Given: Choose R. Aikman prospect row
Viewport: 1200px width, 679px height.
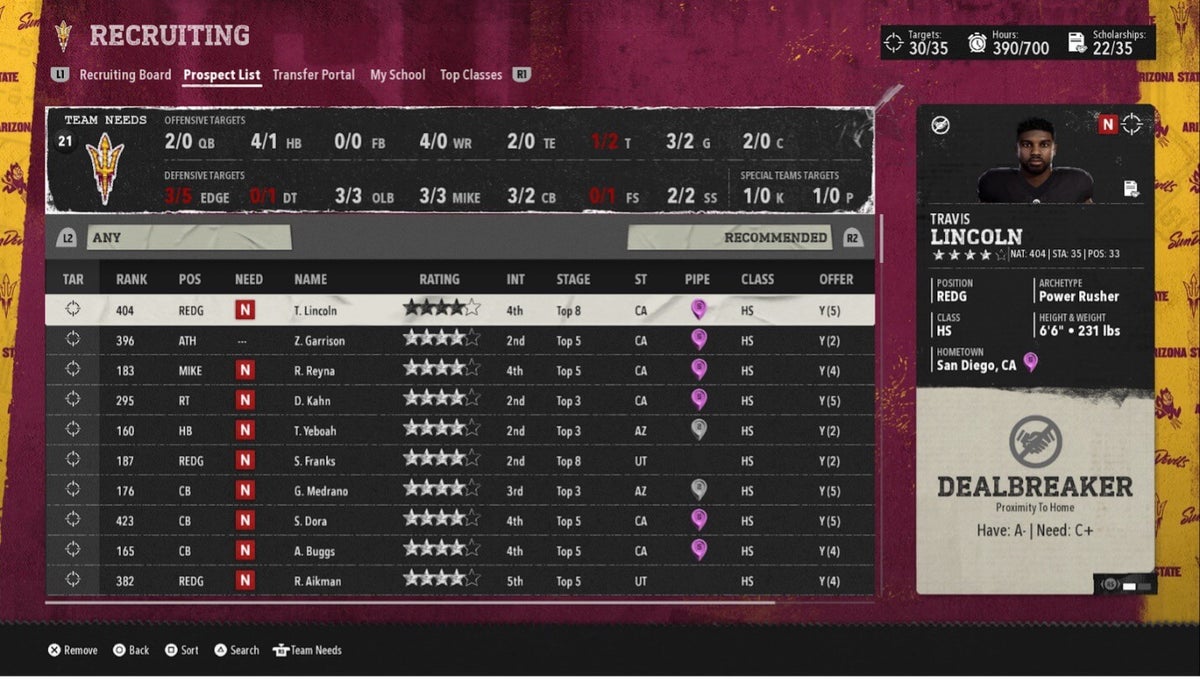Looking at the screenshot, I should click(x=318, y=581).
